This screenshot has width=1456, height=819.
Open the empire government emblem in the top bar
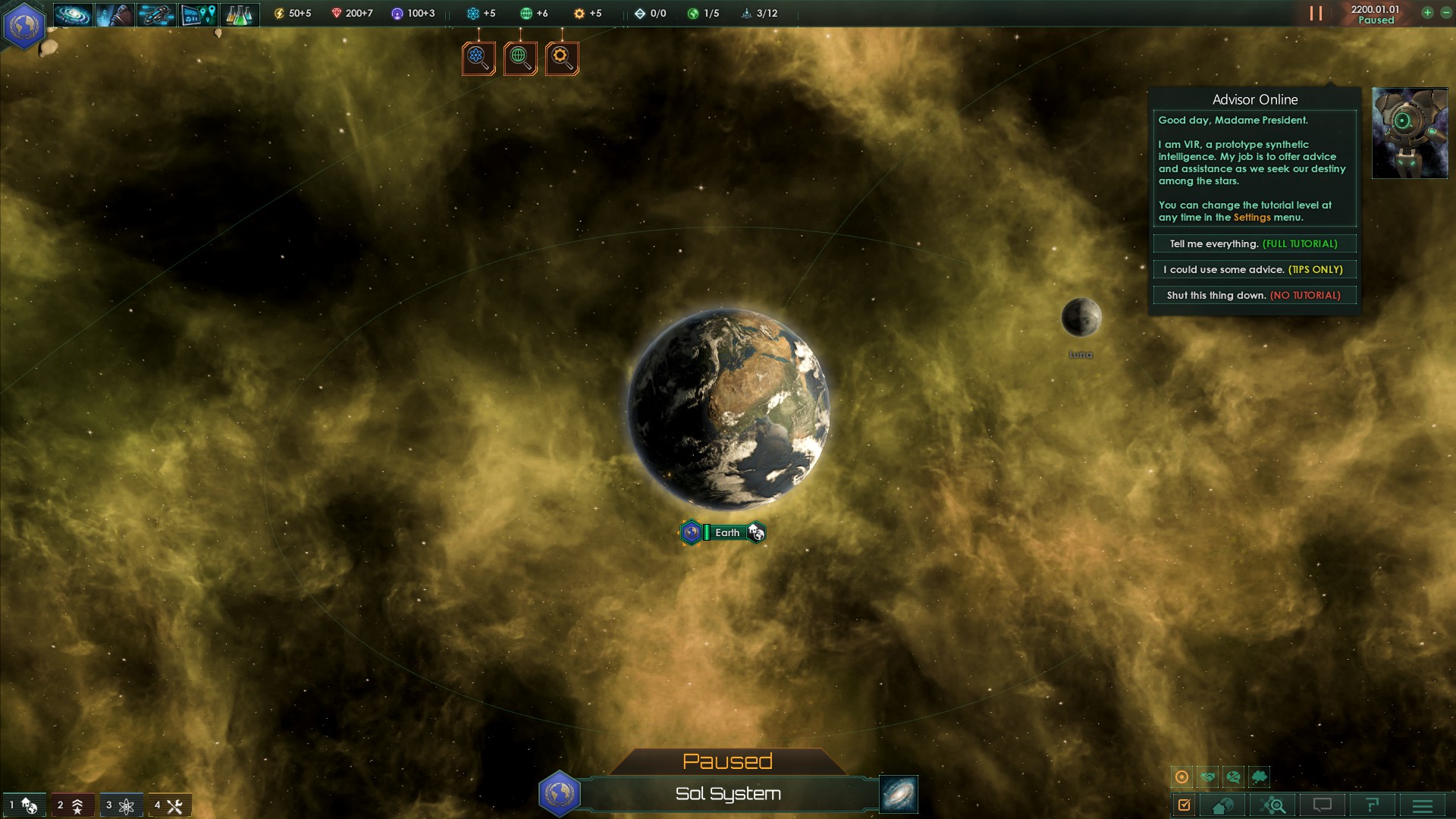(24, 25)
